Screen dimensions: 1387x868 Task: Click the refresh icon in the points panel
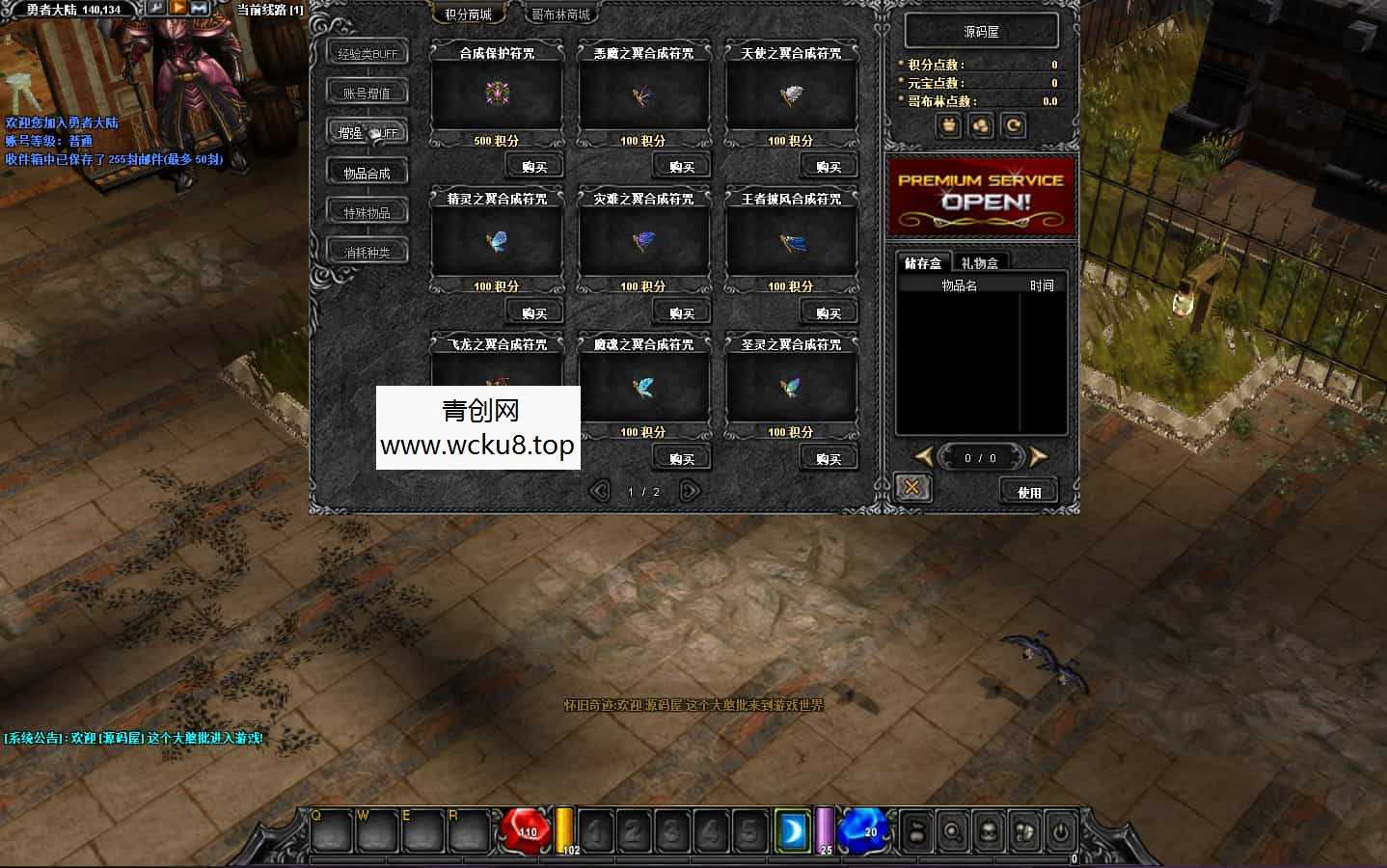point(1013,126)
